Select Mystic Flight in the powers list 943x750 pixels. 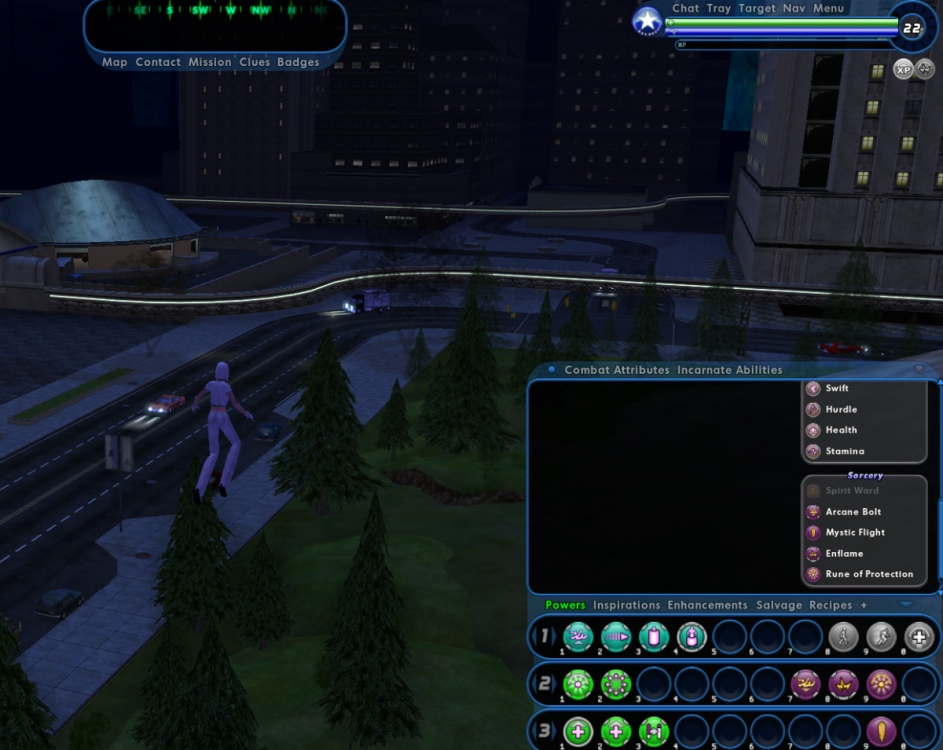[x=855, y=533]
